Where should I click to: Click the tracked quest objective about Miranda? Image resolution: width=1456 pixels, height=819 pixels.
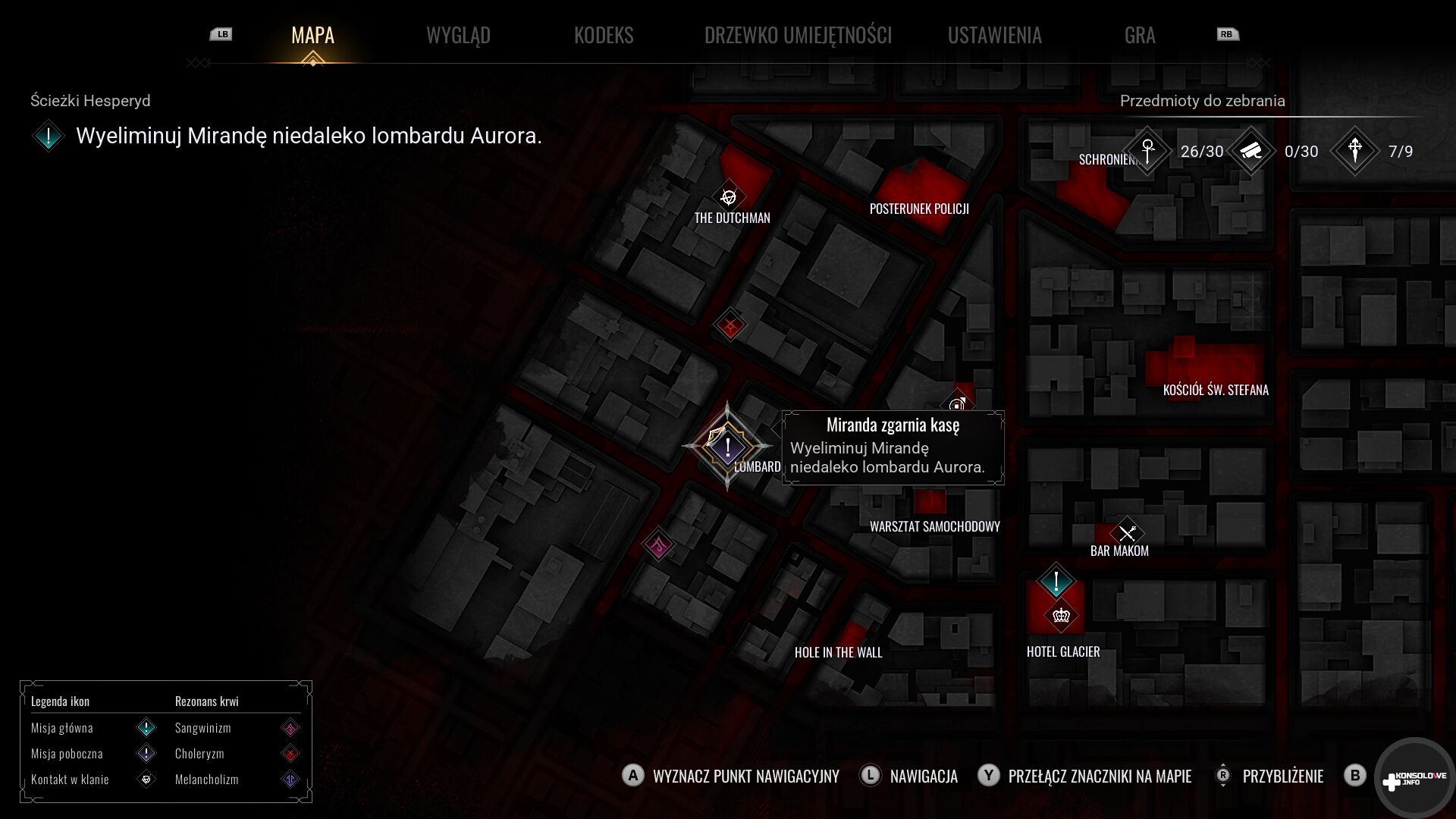(x=308, y=136)
